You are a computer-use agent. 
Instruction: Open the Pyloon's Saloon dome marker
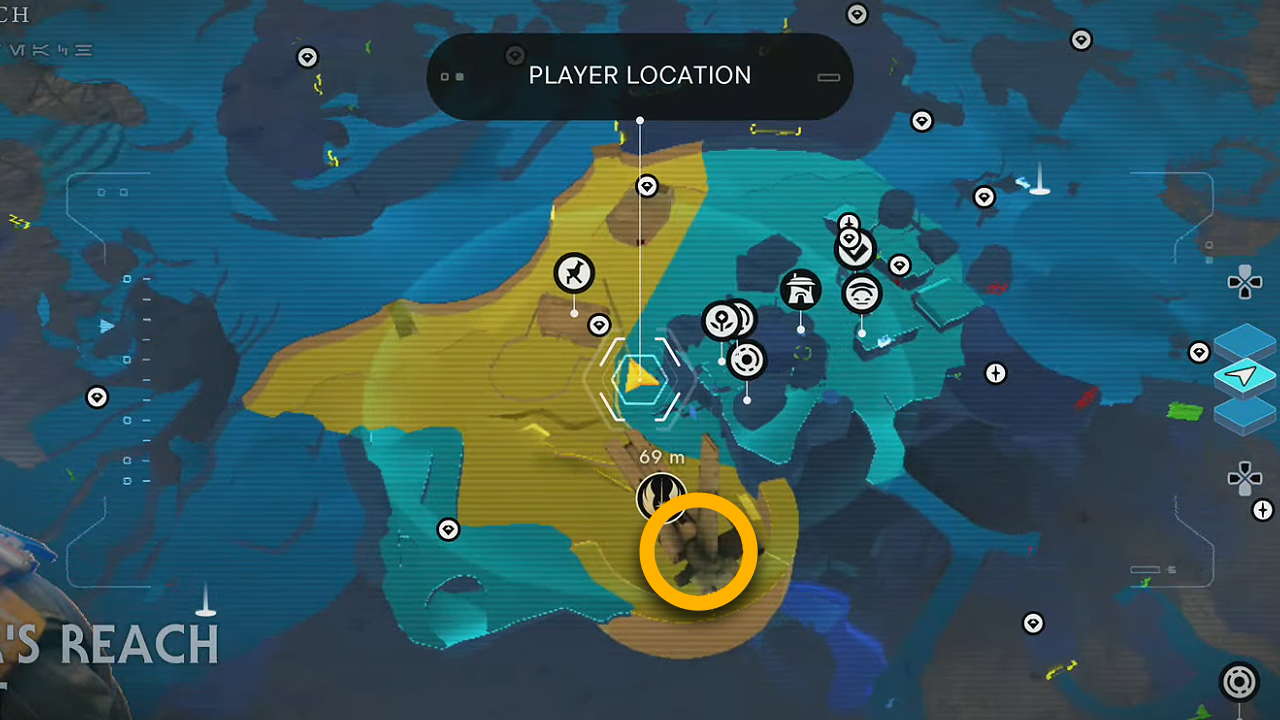click(861, 293)
